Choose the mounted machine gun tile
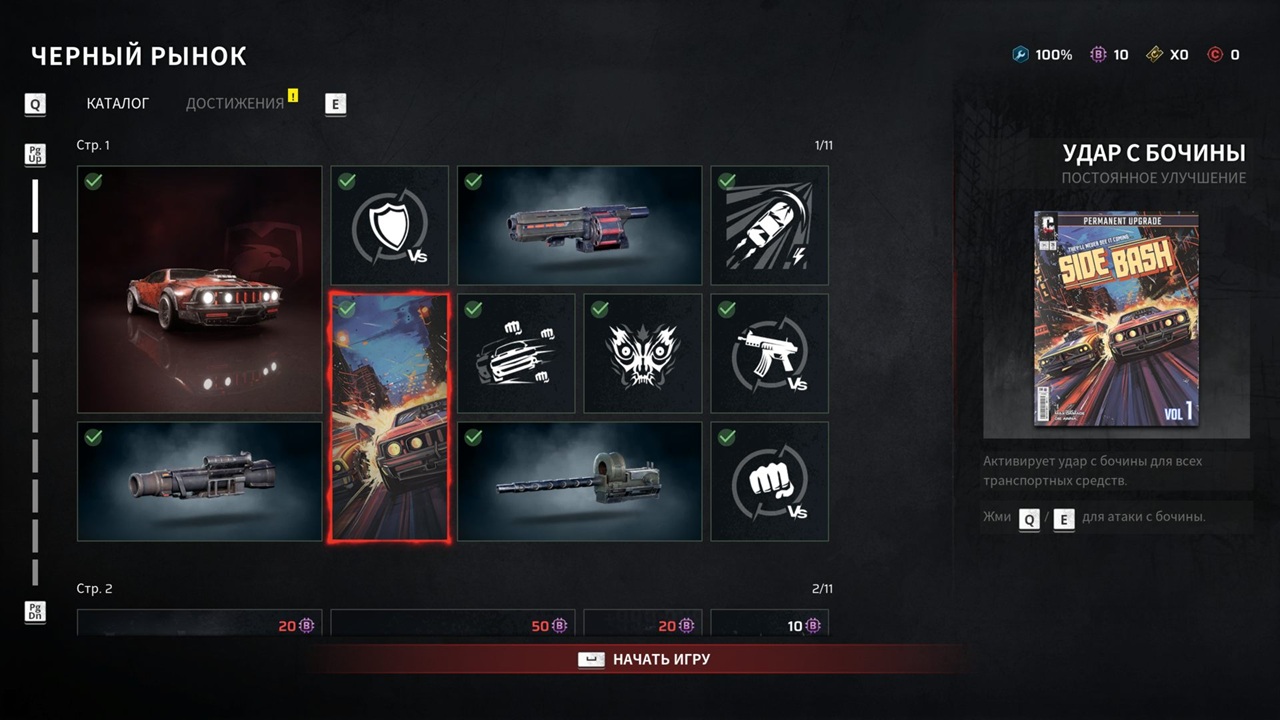 (580, 481)
